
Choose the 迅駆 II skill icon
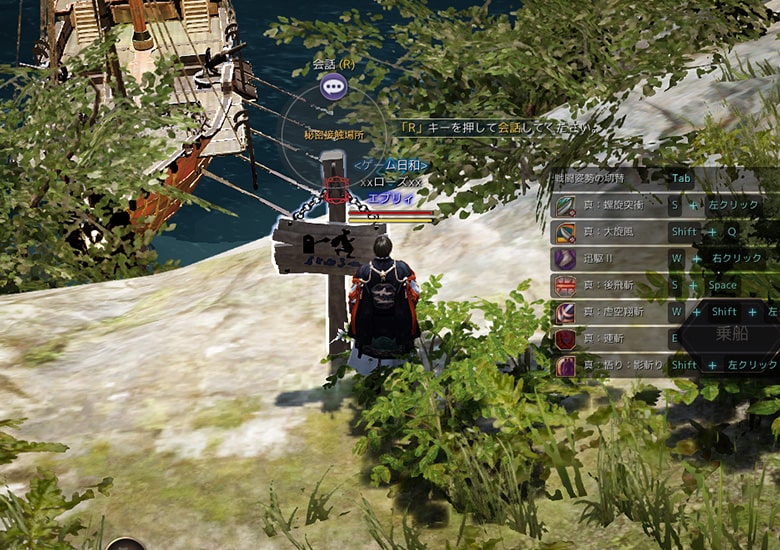click(565, 259)
